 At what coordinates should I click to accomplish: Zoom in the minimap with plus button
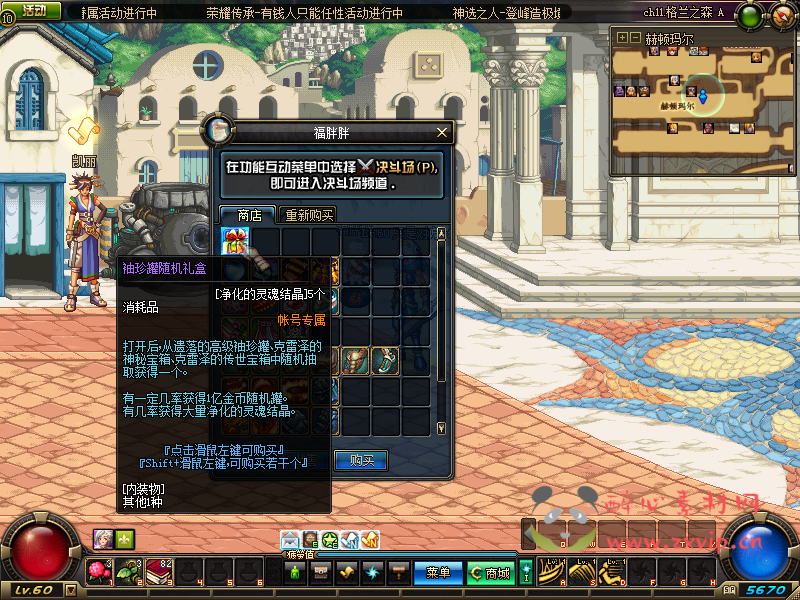coord(622,37)
